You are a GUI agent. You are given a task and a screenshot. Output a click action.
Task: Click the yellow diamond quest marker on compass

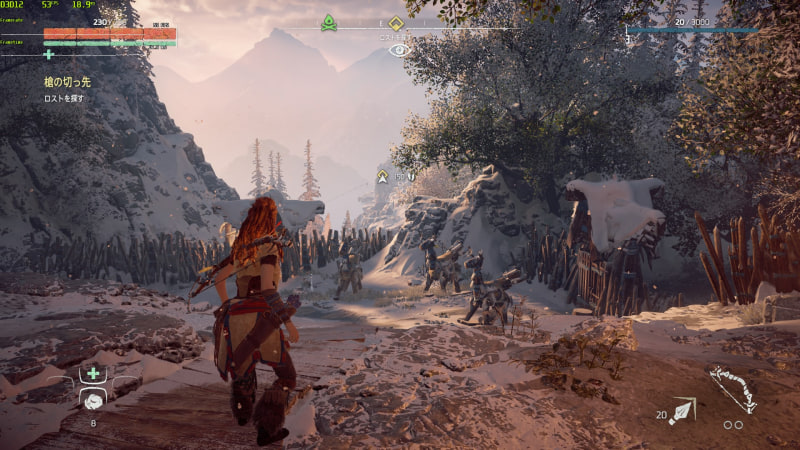[x=396, y=23]
